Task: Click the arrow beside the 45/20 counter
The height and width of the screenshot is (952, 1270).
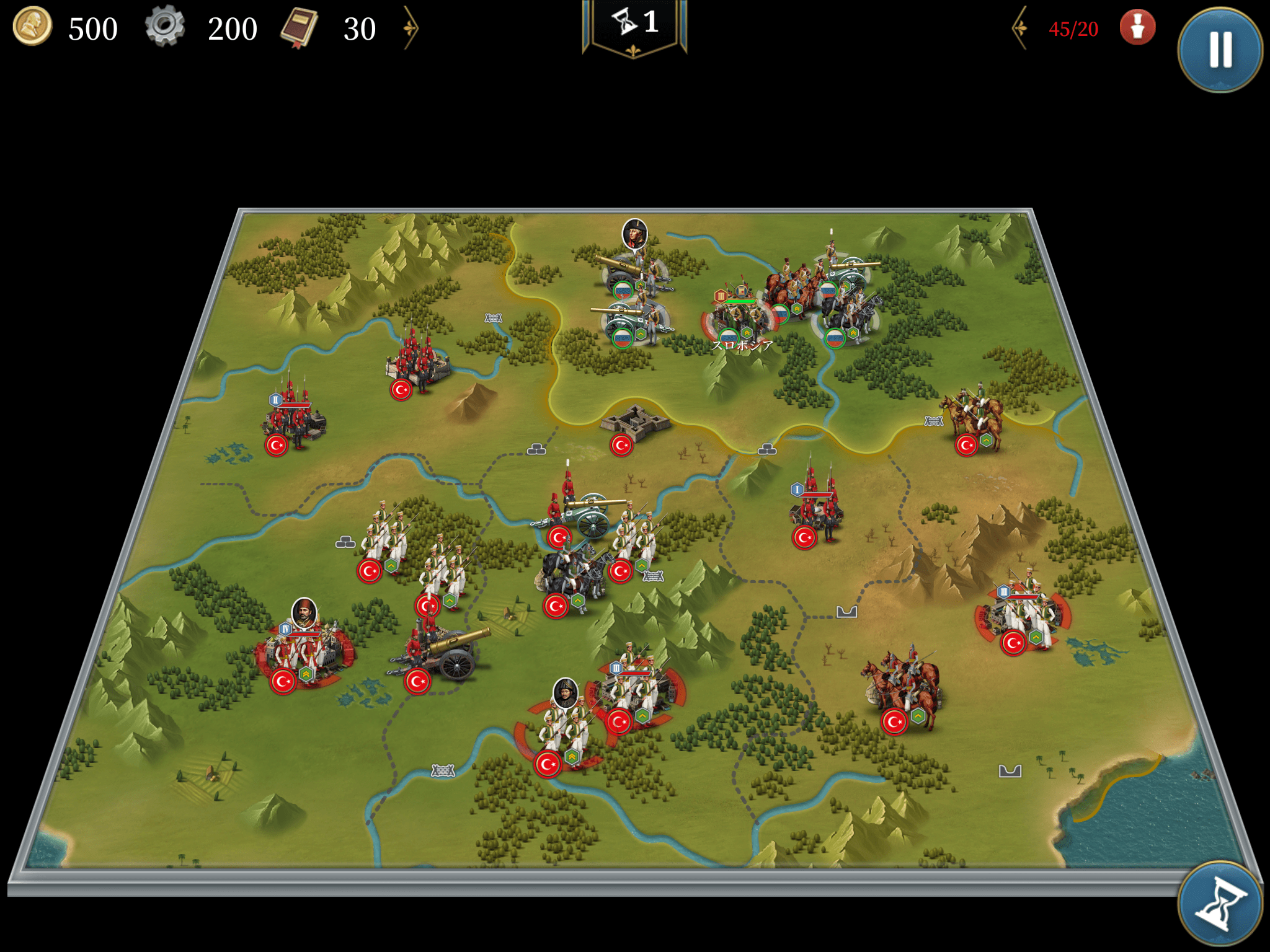Action: point(1020,28)
